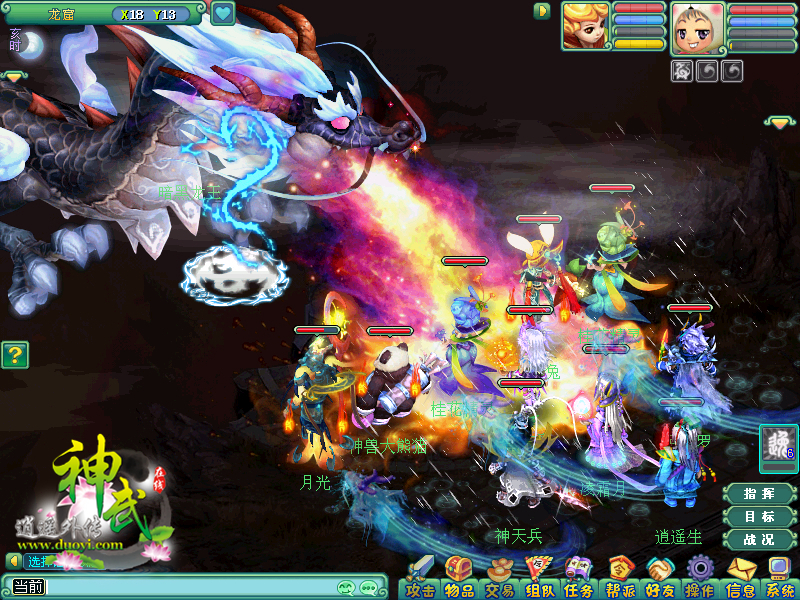
Task: Click the 指挥 (Command) button
Action: click(759, 494)
